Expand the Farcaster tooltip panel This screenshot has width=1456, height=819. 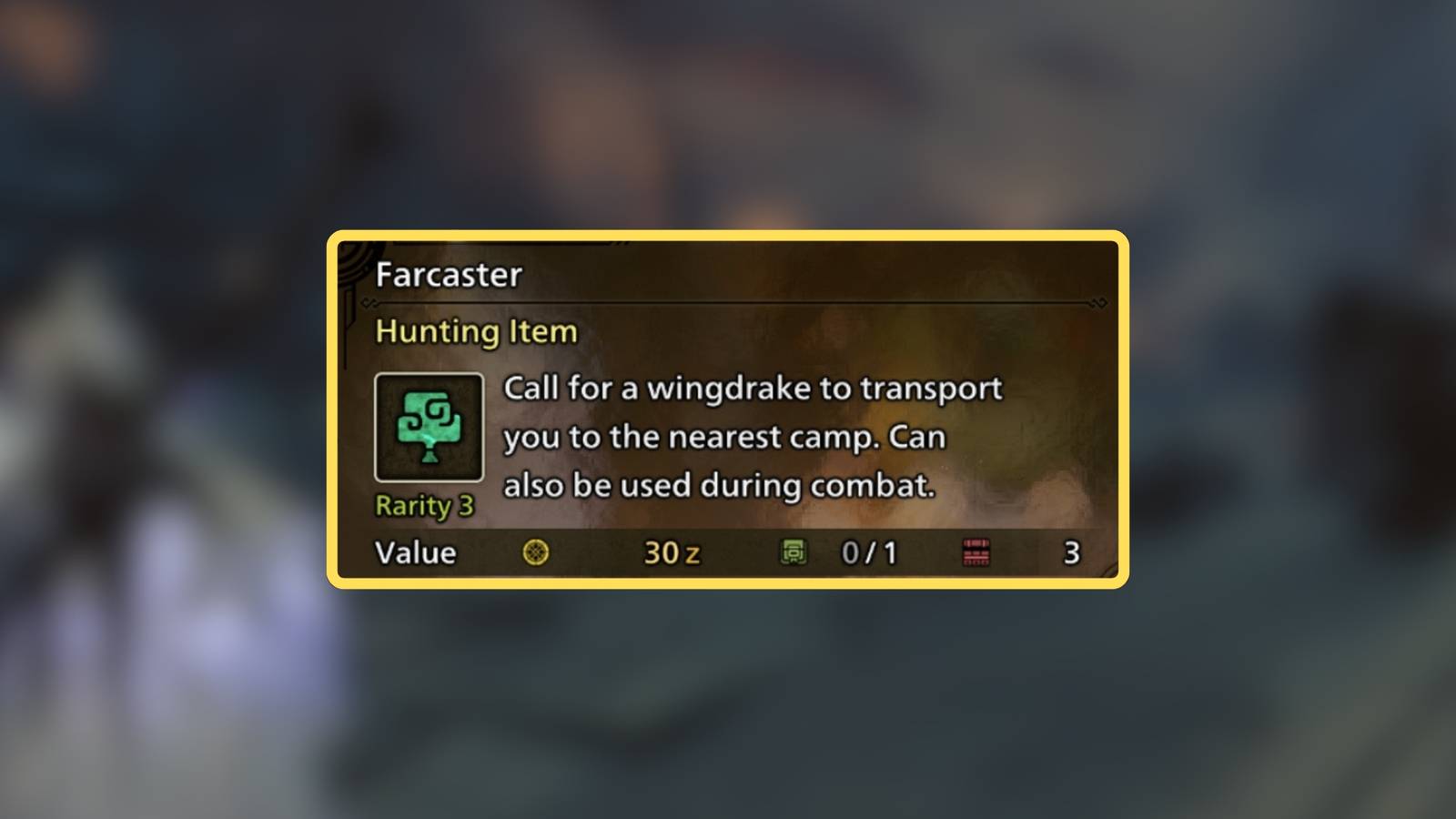click(728, 409)
